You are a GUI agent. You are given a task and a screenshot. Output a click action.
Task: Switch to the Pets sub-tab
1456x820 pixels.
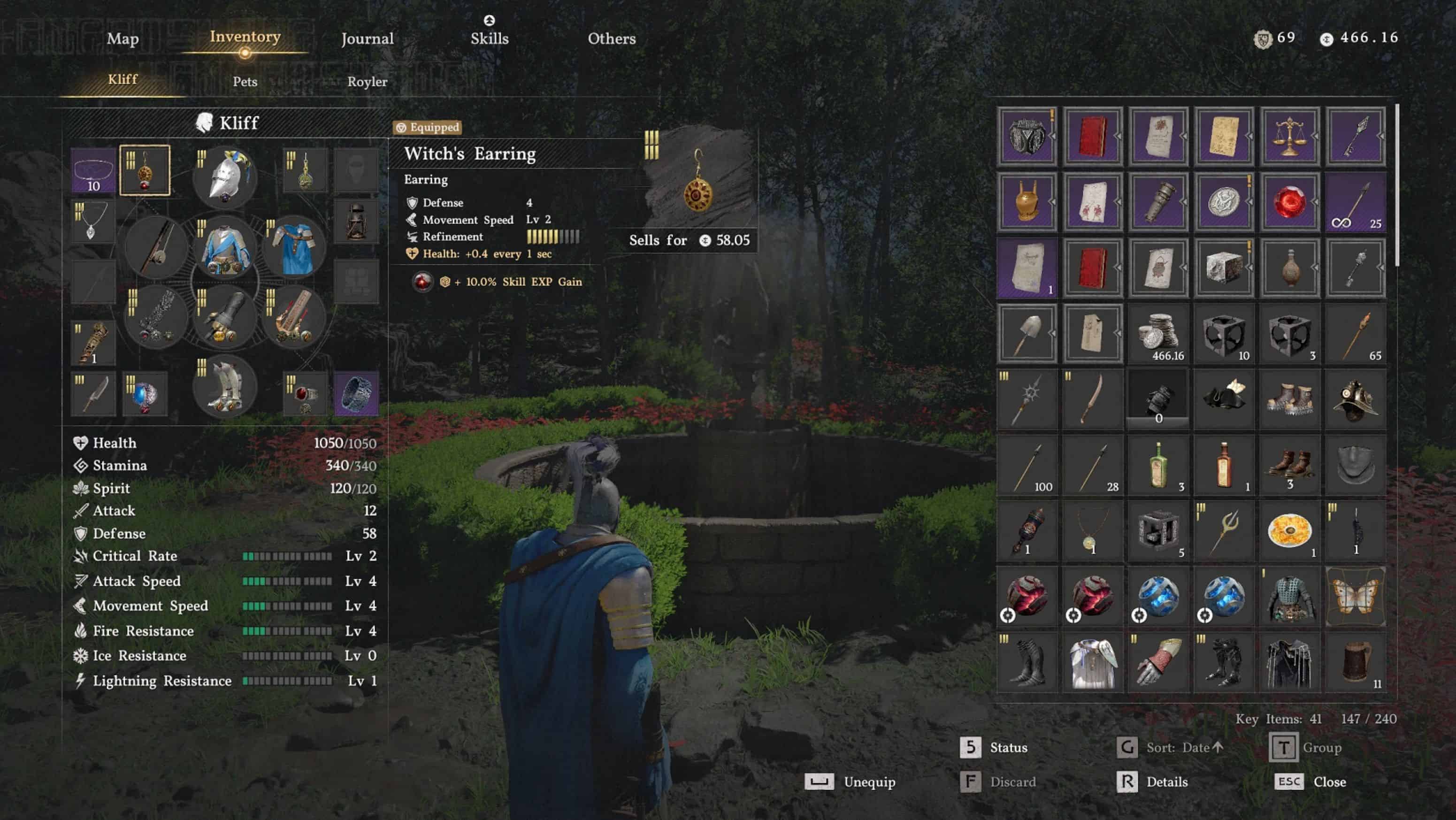point(245,81)
